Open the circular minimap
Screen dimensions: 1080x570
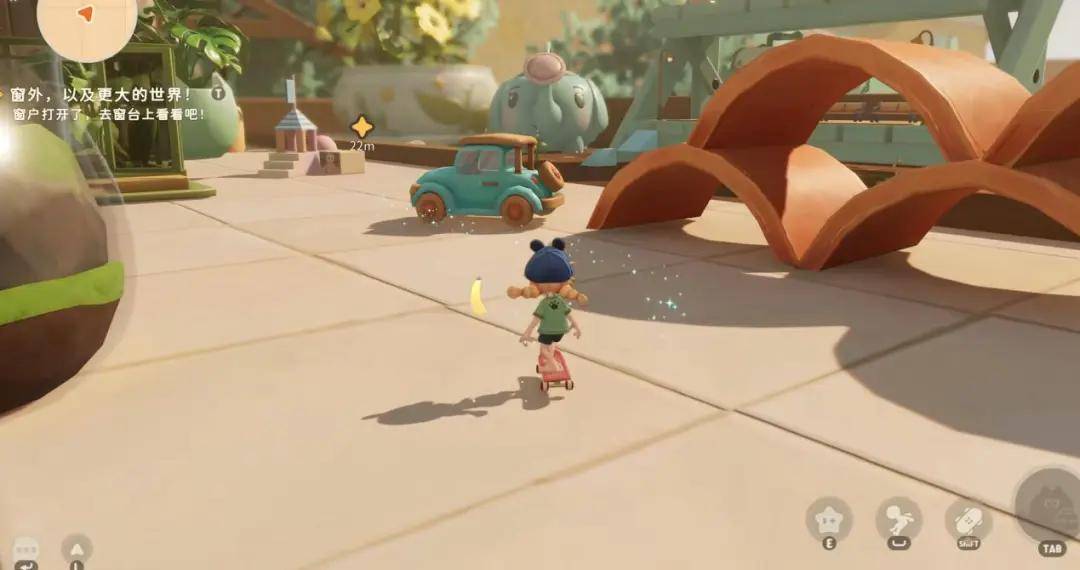point(87,22)
